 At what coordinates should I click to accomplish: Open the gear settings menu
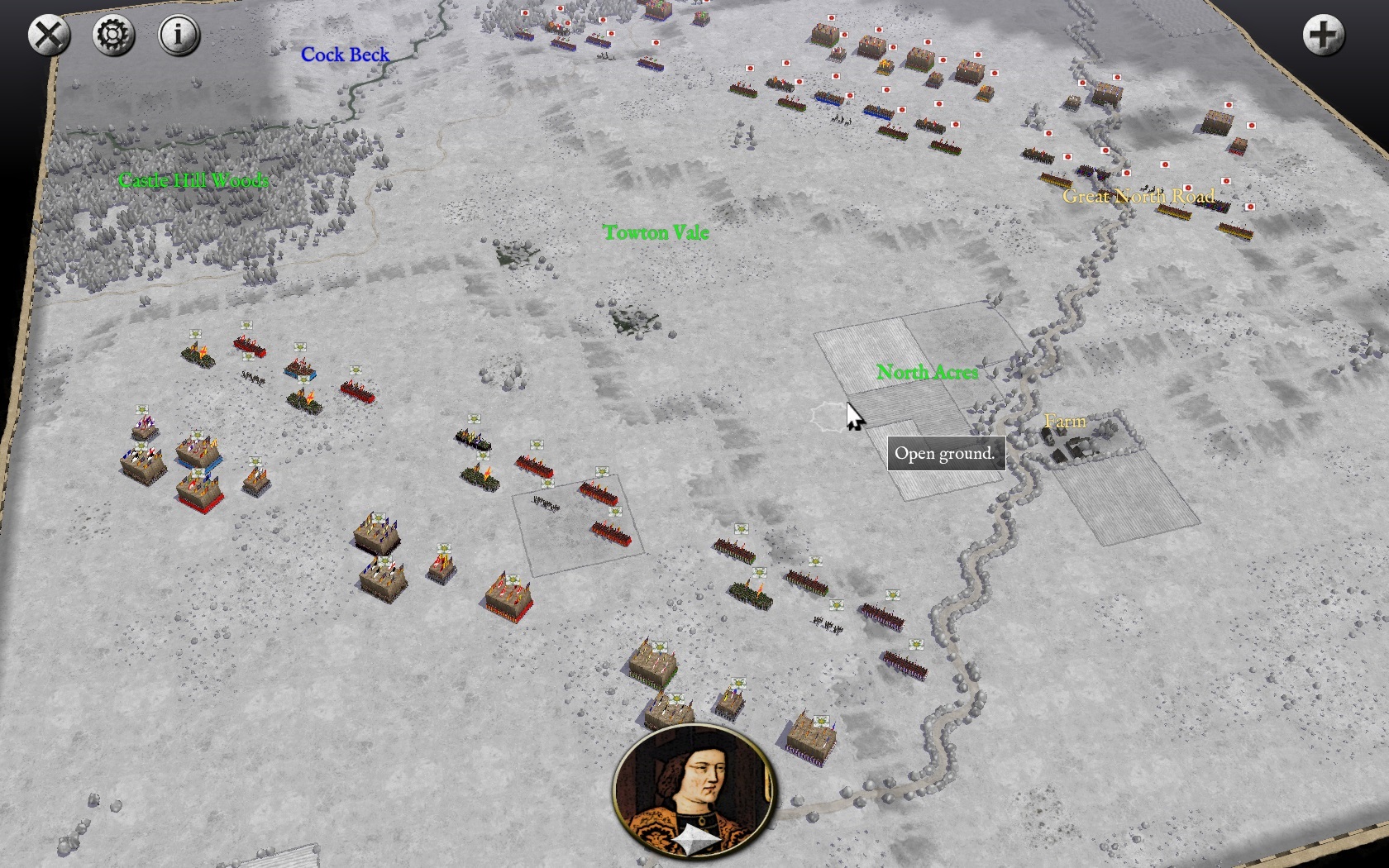coord(113,36)
